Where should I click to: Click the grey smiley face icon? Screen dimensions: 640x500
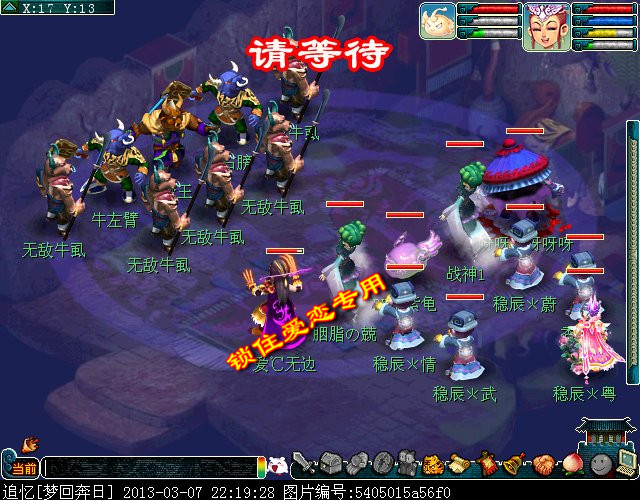[x=598, y=464]
